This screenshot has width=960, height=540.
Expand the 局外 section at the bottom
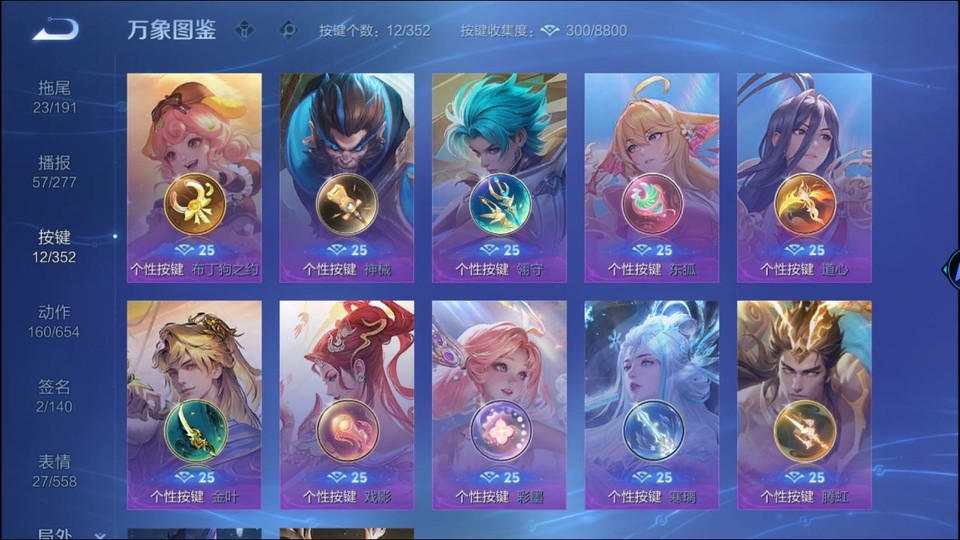(x=70, y=534)
